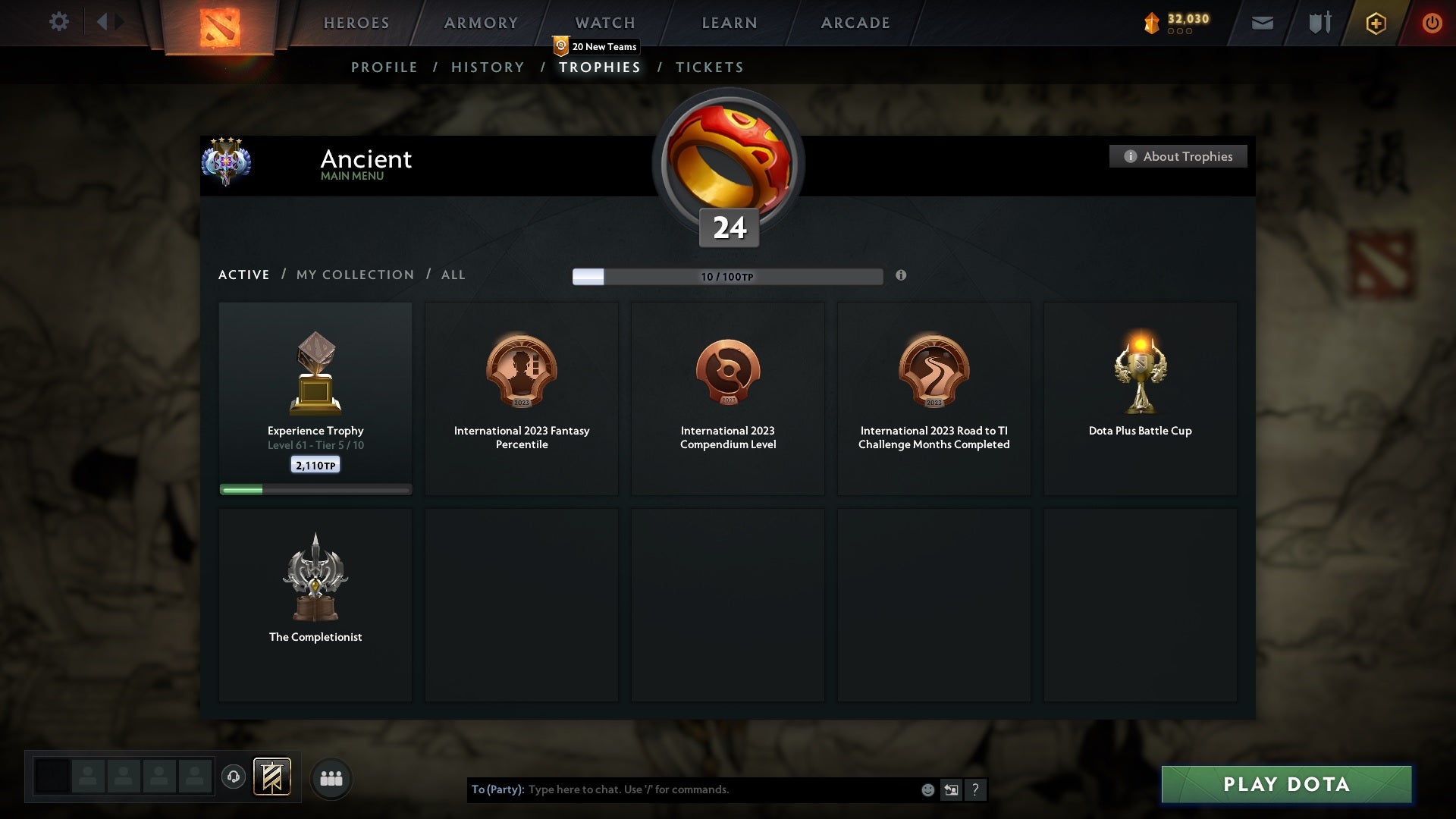
Task: Click the 10/100 TP progress bar
Action: pyautogui.click(x=728, y=276)
